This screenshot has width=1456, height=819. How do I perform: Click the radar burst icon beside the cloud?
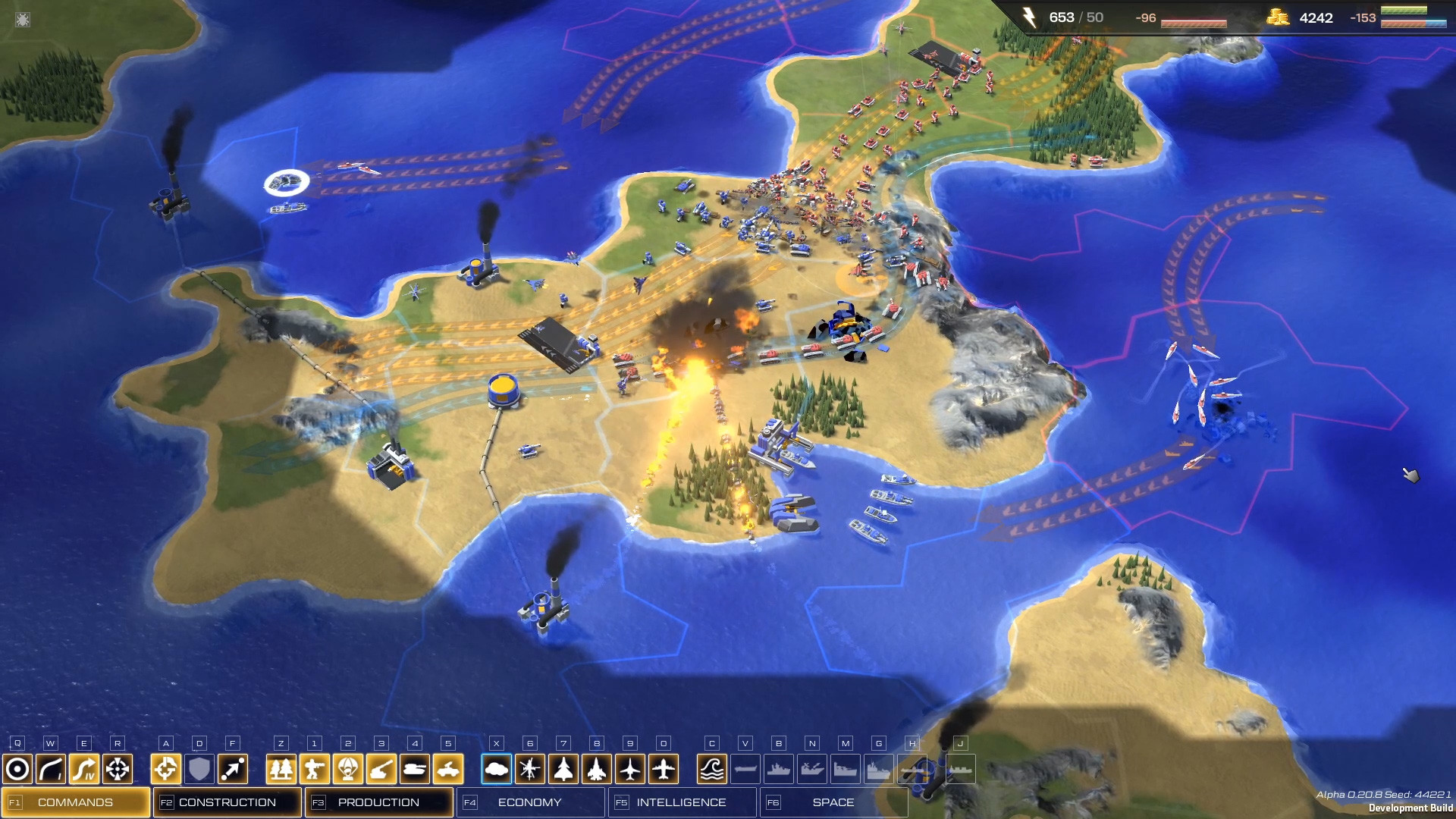[x=531, y=769]
